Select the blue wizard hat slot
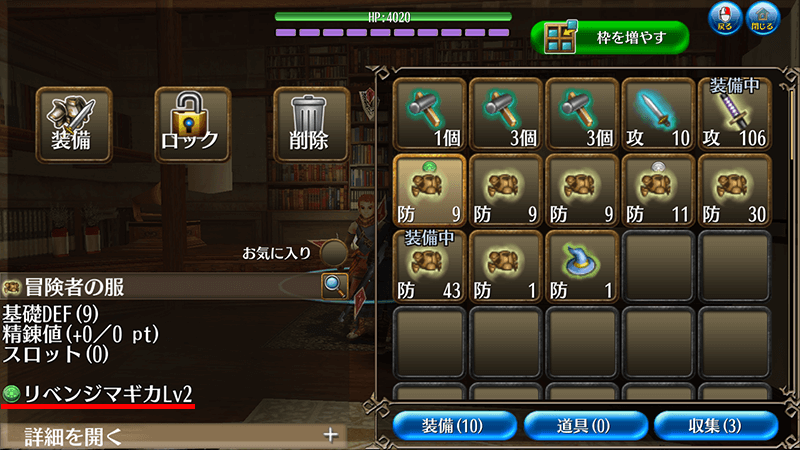 [x=581, y=265]
